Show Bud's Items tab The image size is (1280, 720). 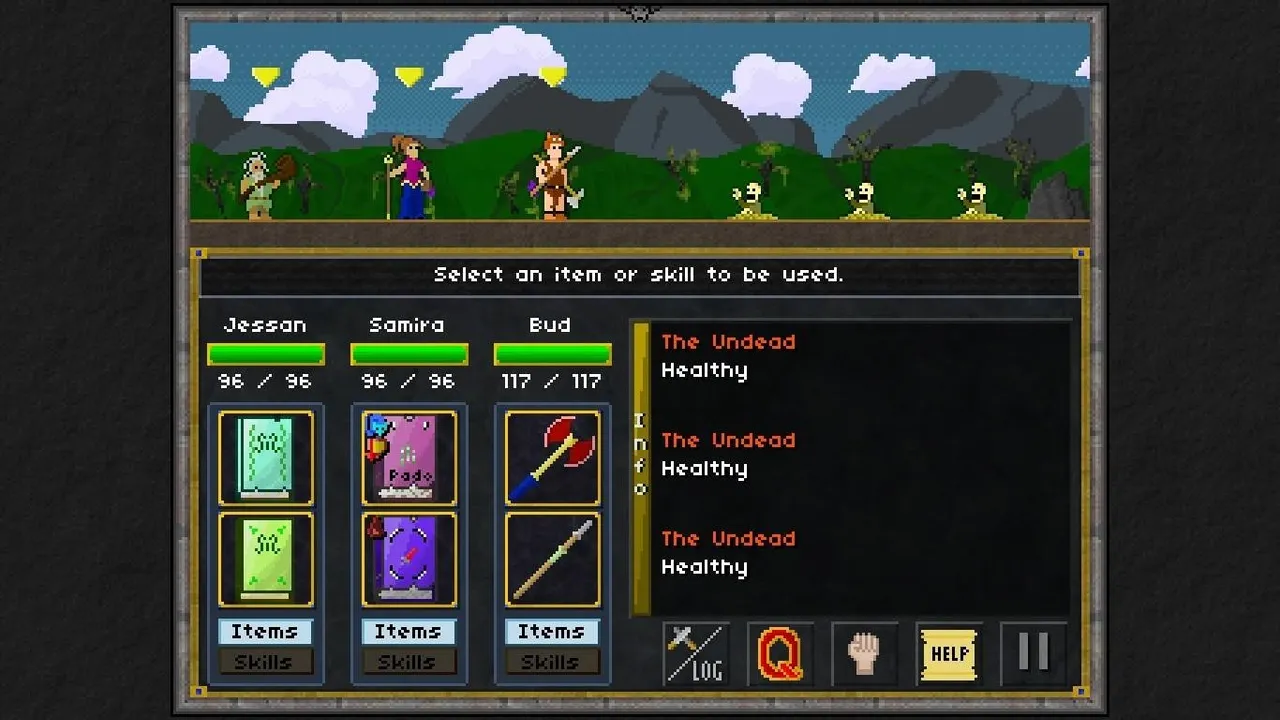tap(551, 631)
